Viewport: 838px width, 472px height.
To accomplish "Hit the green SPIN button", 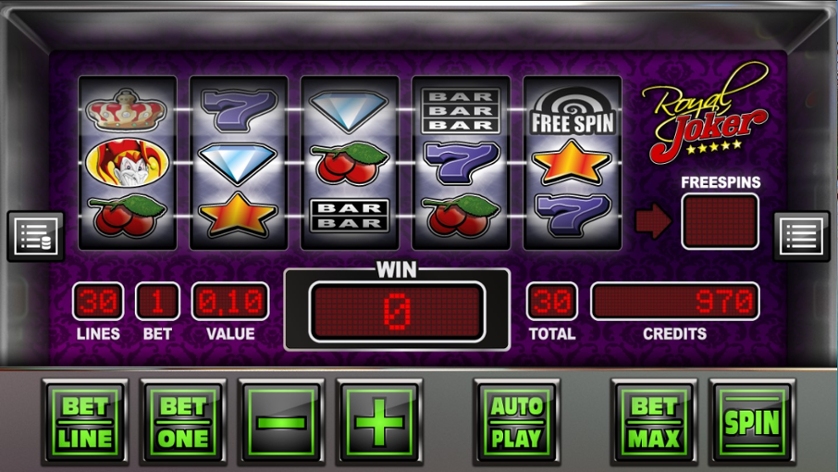I will pyautogui.click(x=751, y=422).
